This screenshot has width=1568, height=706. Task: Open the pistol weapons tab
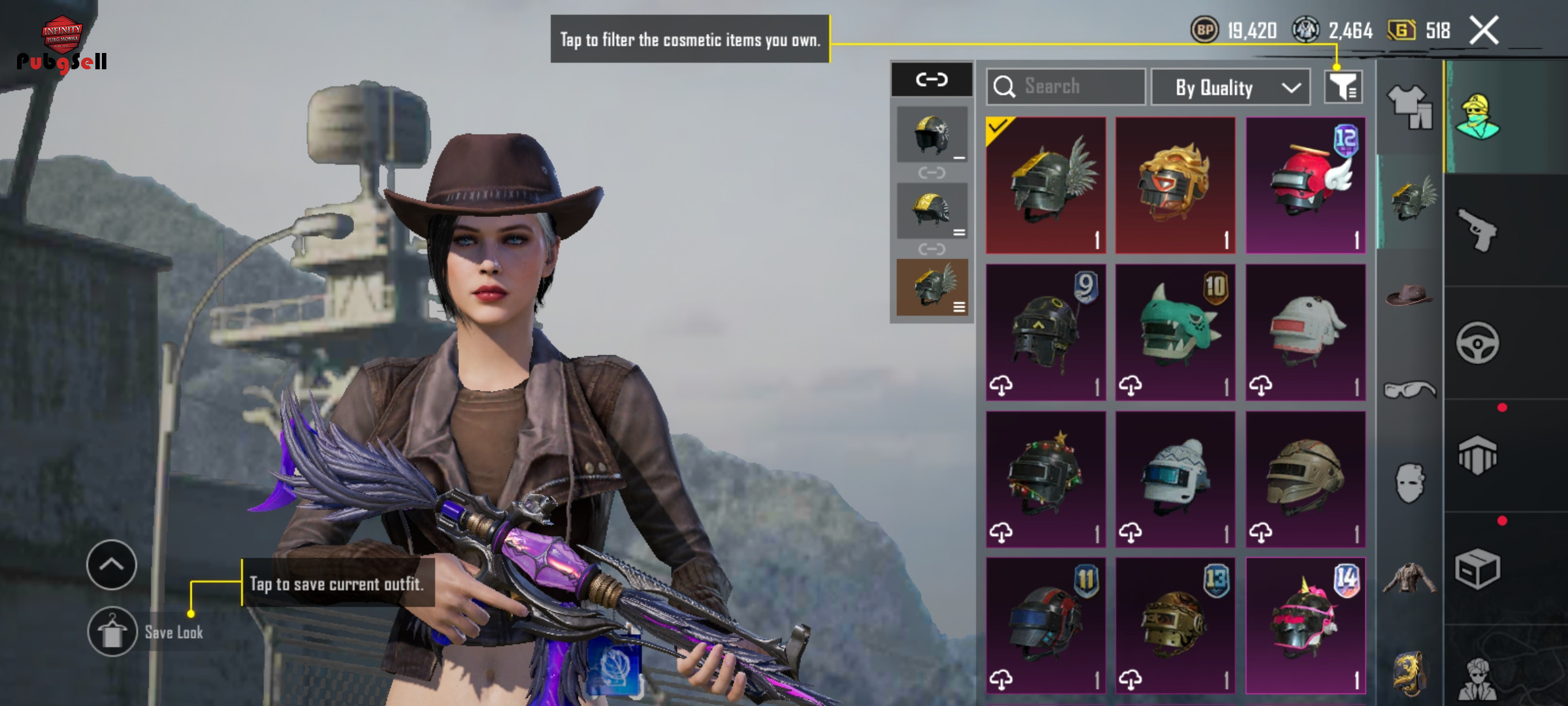point(1478,229)
